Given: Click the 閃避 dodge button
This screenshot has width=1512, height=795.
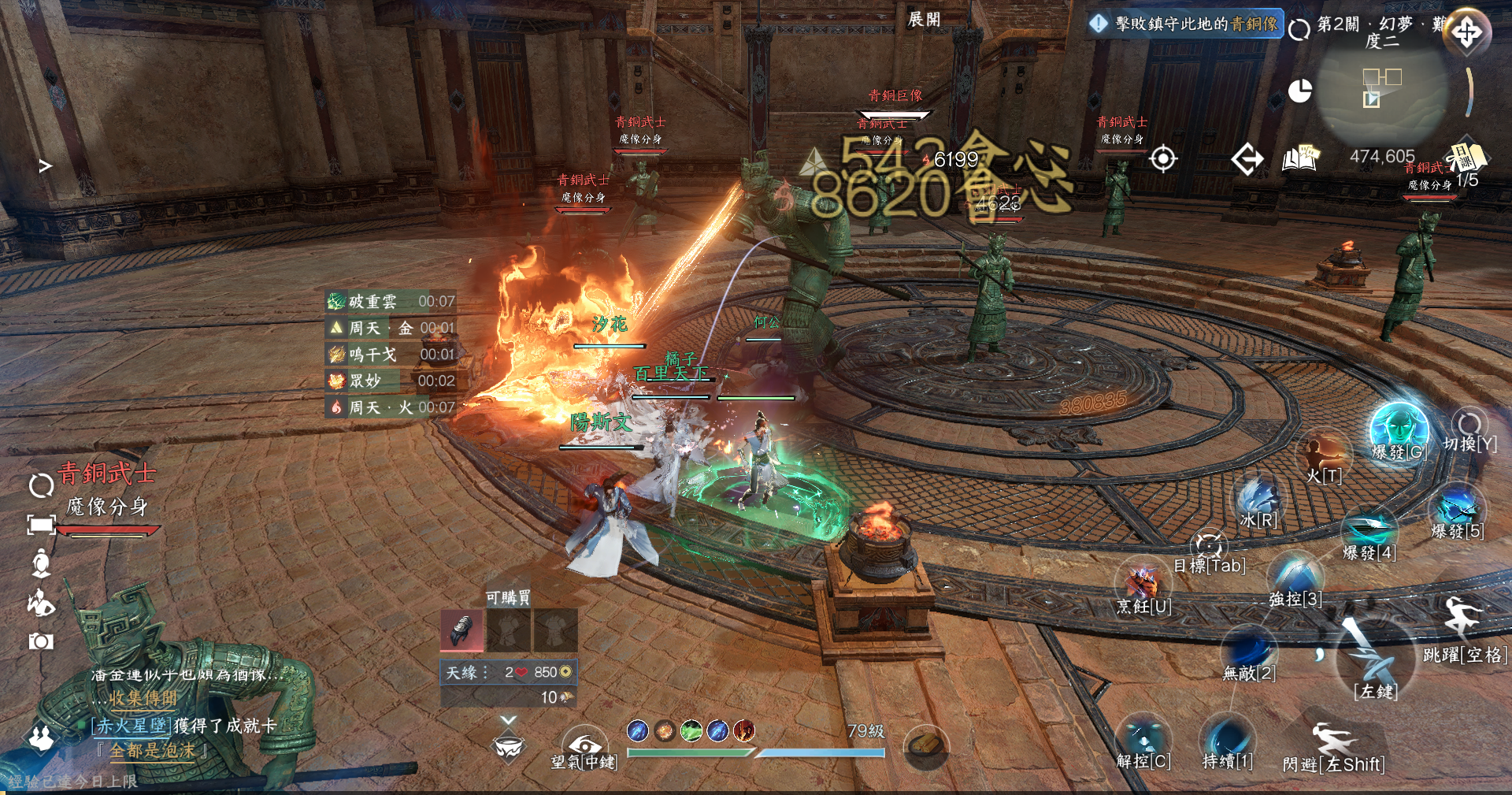Looking at the screenshot, I should [1332, 745].
